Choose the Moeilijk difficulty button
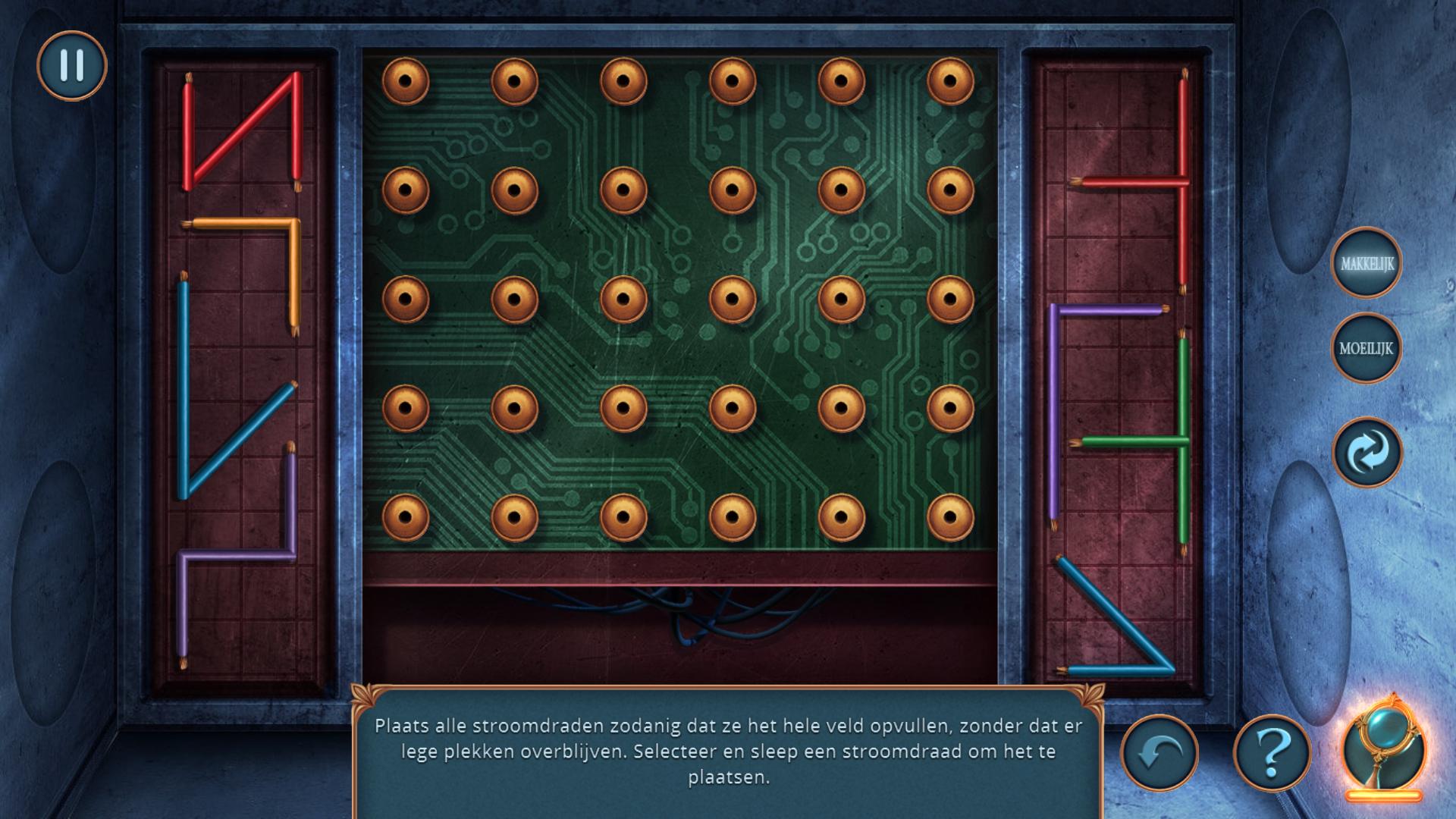Image resolution: width=1456 pixels, height=819 pixels. [x=1367, y=348]
